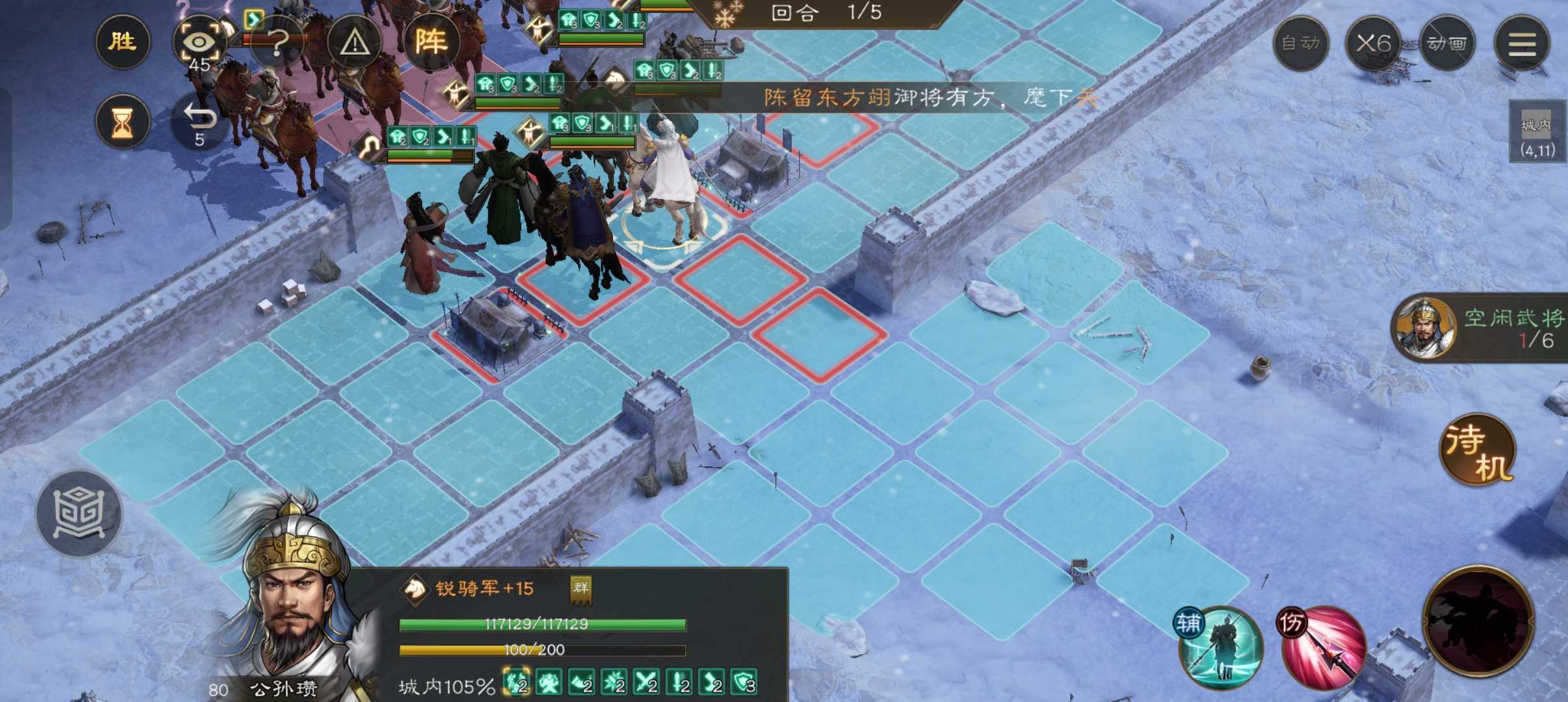The image size is (1568, 702).
Task: Open the hourglass turn timer
Action: click(x=123, y=122)
